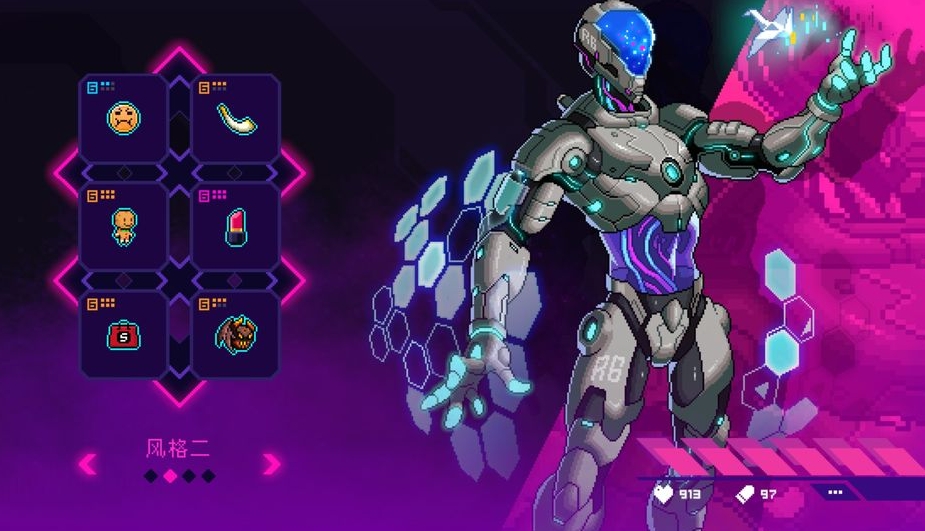
Task: Select the angry orange face item slot
Action: pos(124,119)
